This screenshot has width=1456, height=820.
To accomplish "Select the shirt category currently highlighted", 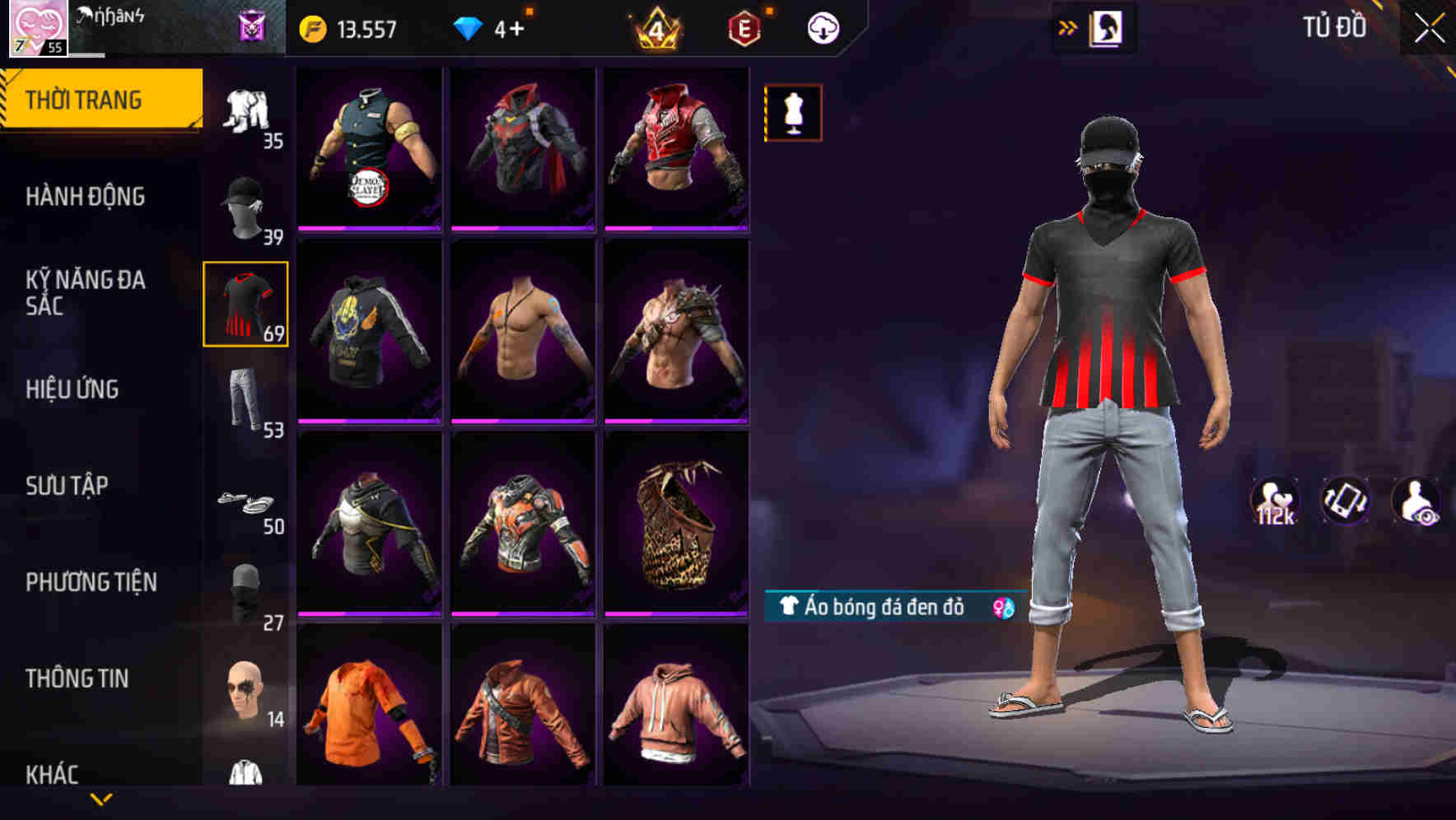I will 245,305.
